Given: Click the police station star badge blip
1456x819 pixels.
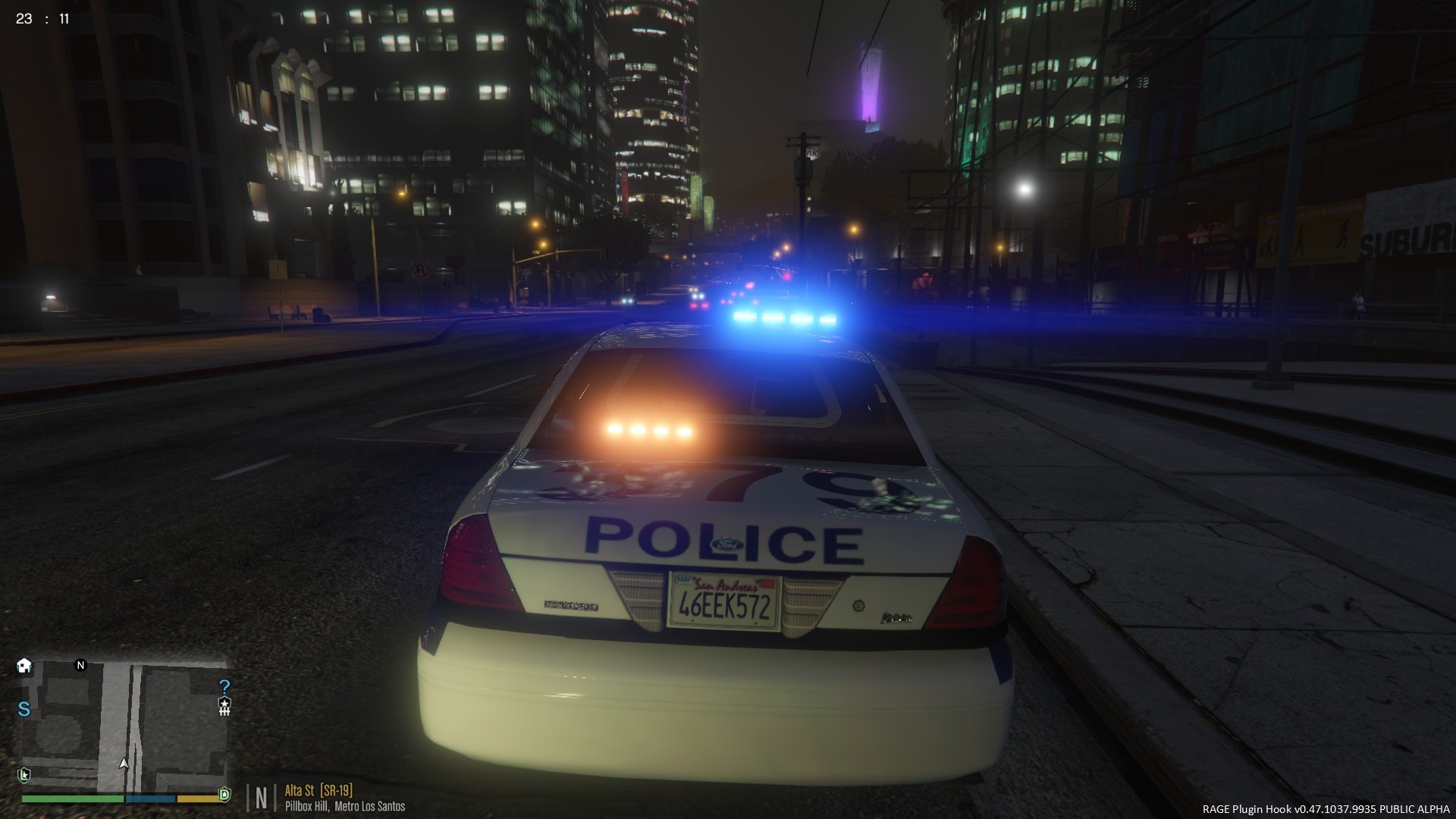Looking at the screenshot, I should click(224, 707).
